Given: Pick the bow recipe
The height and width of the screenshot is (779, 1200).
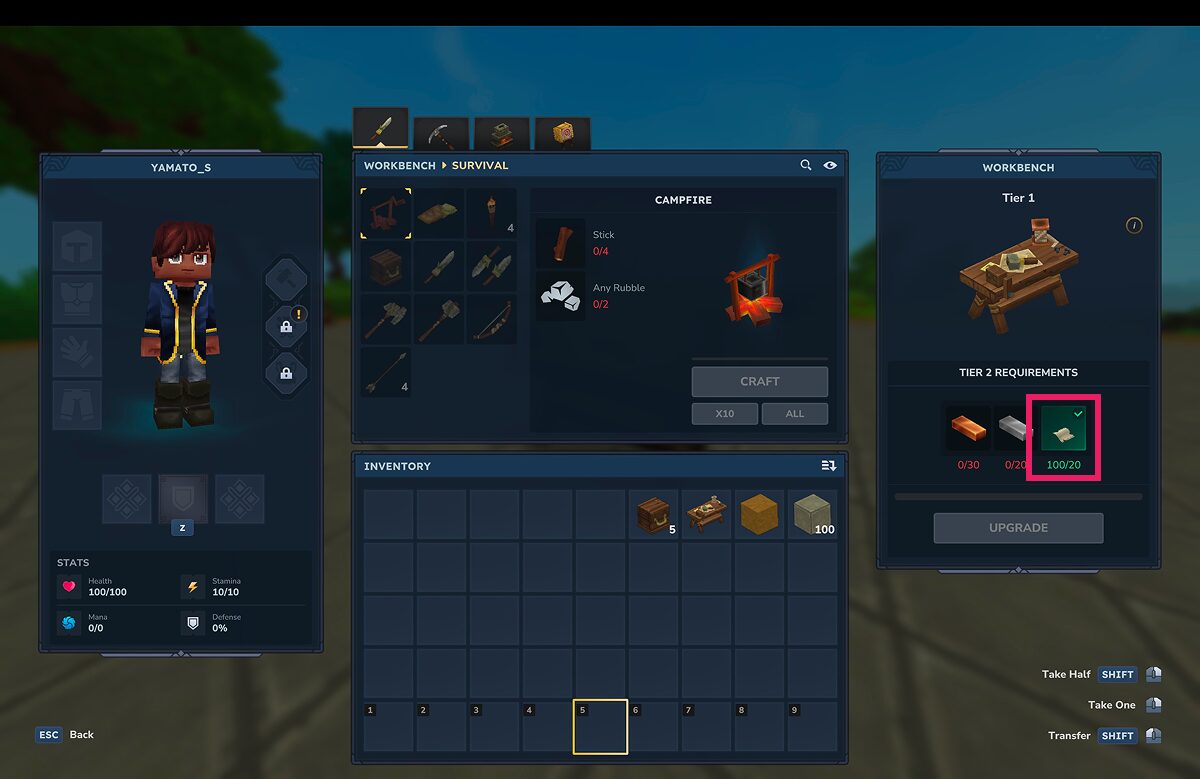Looking at the screenshot, I should pos(491,319).
